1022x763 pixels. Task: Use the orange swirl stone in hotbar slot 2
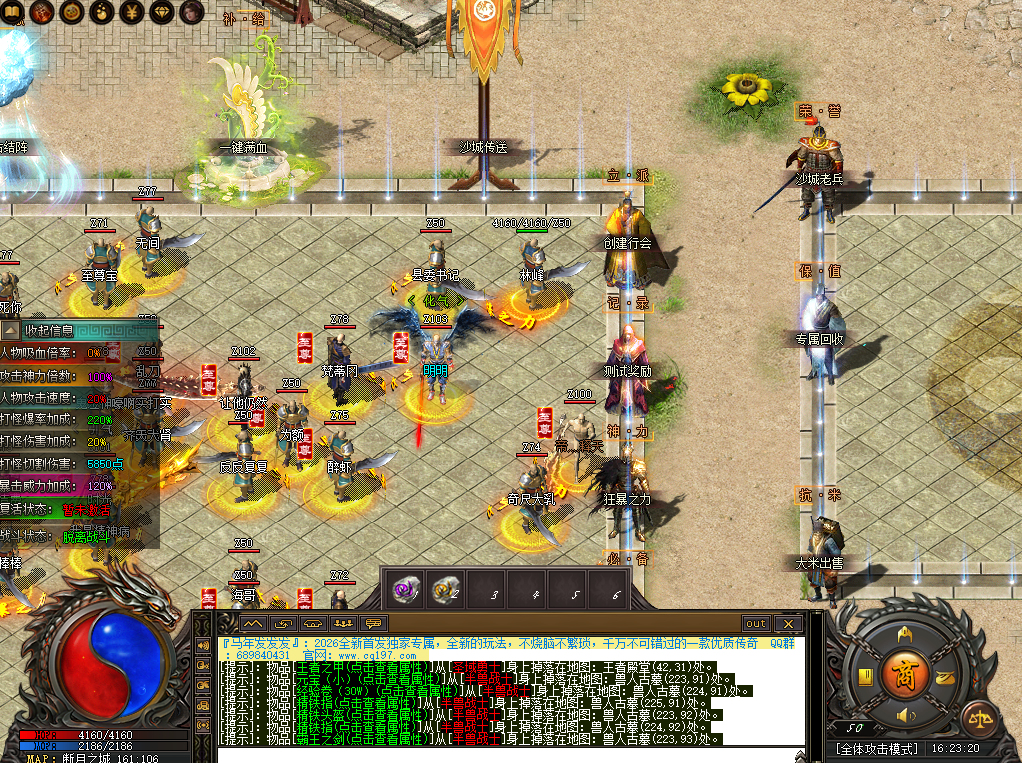[x=443, y=590]
